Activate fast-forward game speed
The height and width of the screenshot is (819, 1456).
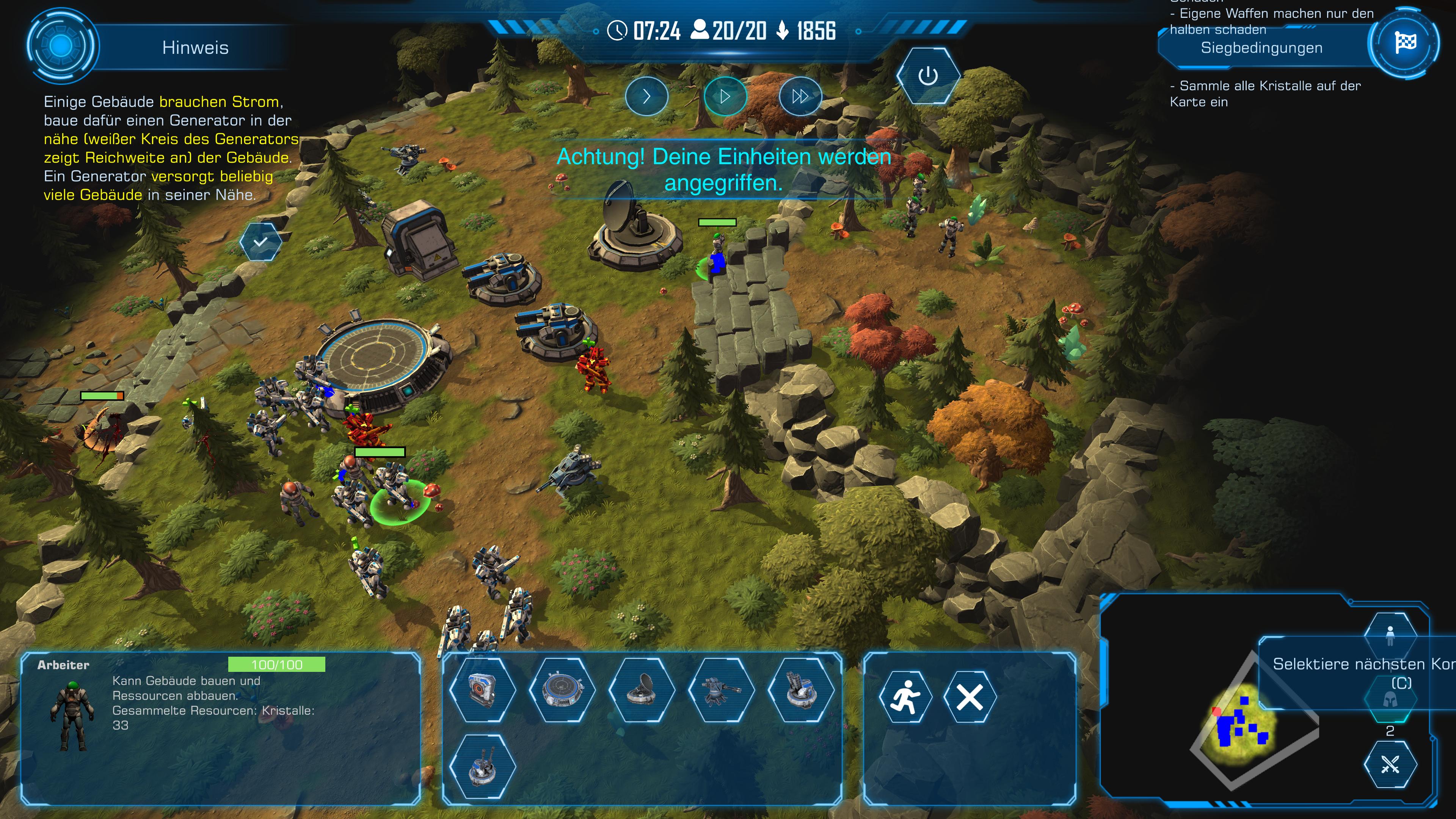coord(800,97)
